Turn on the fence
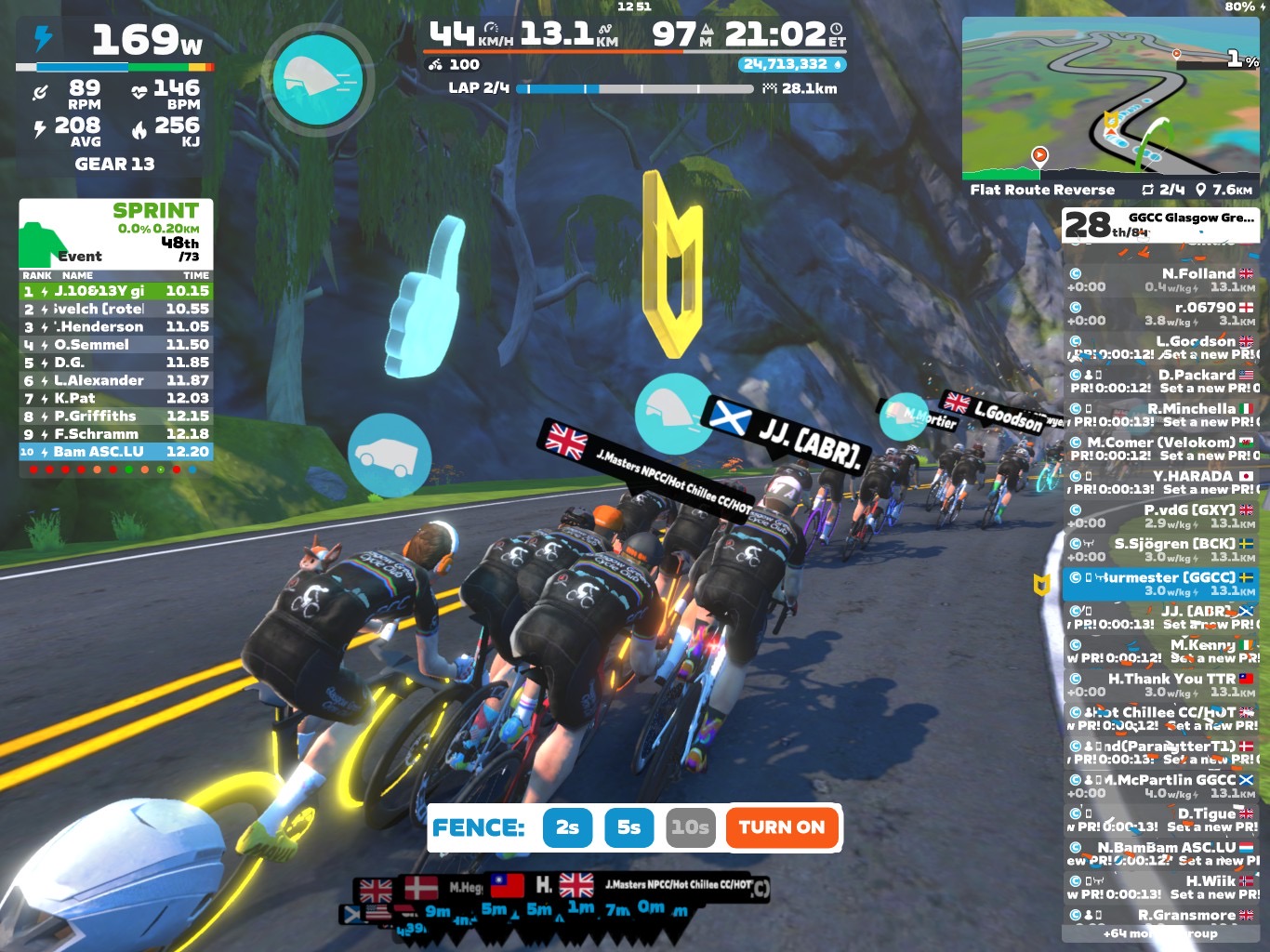This screenshot has height=952, width=1270. pos(781,827)
